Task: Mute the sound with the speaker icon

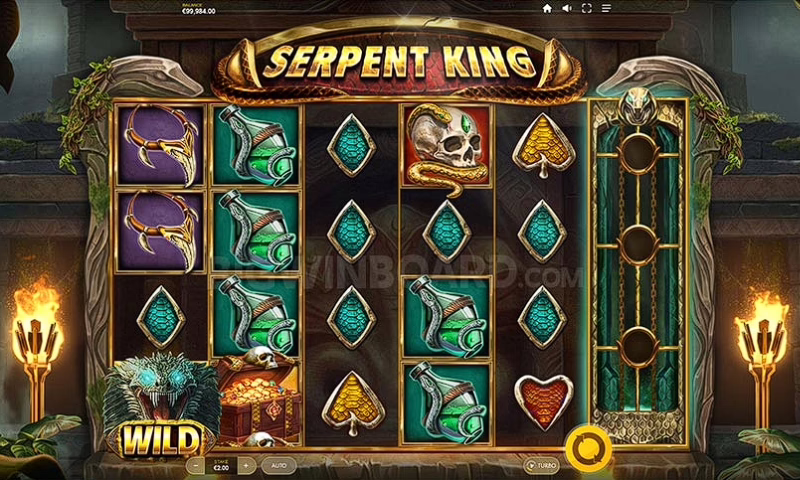Action: coord(566,8)
